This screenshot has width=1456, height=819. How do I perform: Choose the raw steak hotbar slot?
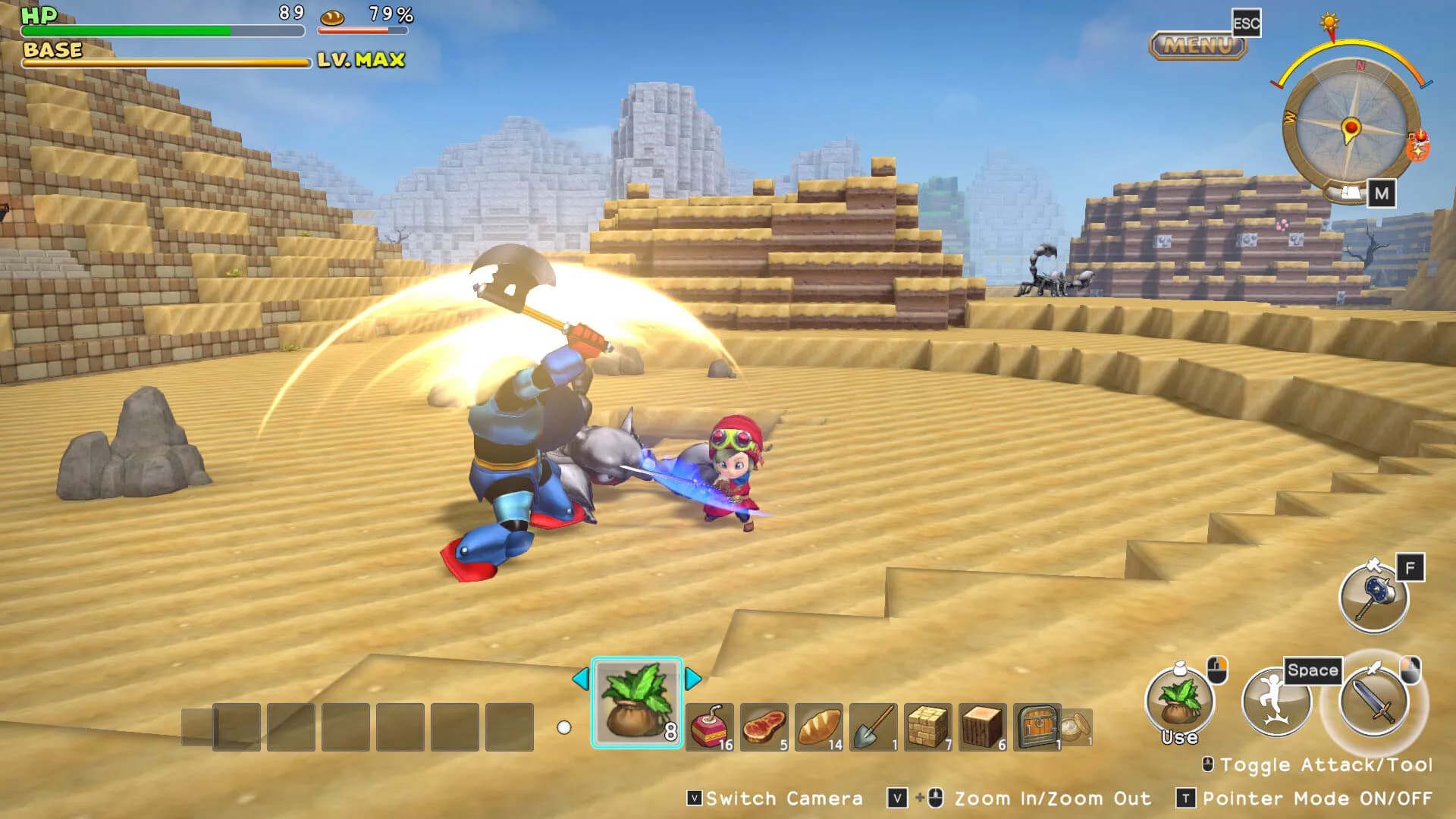click(764, 727)
